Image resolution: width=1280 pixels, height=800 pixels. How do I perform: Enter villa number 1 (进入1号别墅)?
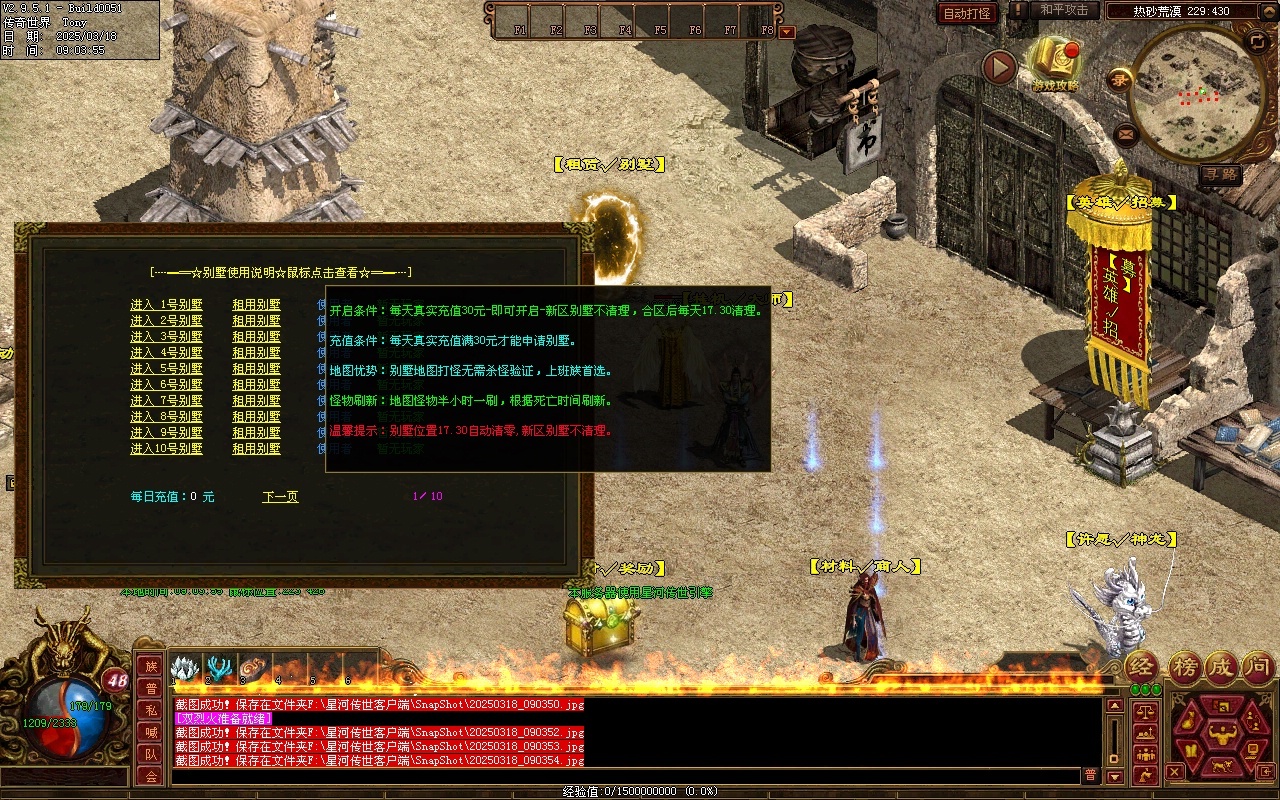point(166,305)
